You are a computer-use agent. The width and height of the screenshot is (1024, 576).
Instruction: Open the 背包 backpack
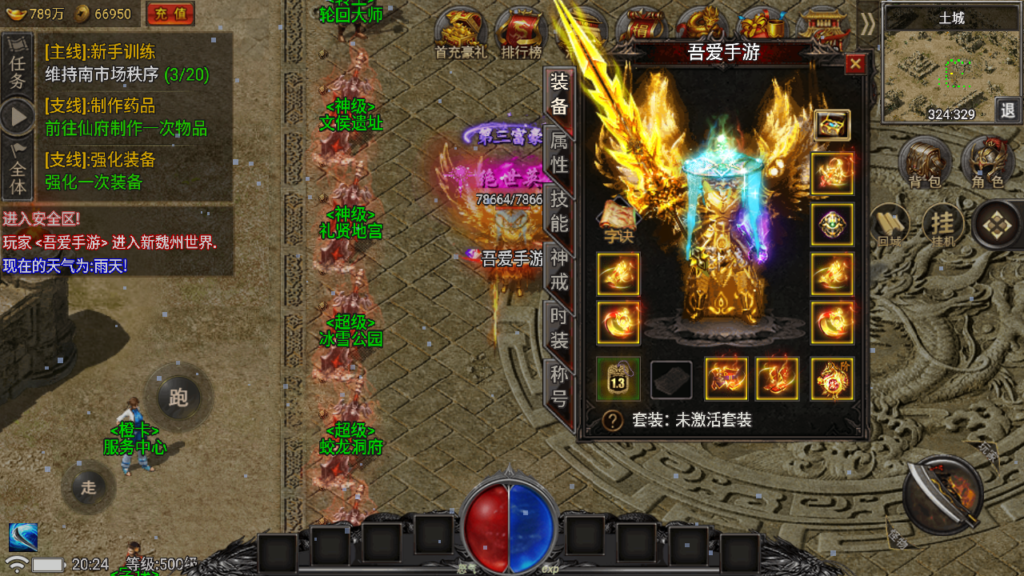(924, 163)
